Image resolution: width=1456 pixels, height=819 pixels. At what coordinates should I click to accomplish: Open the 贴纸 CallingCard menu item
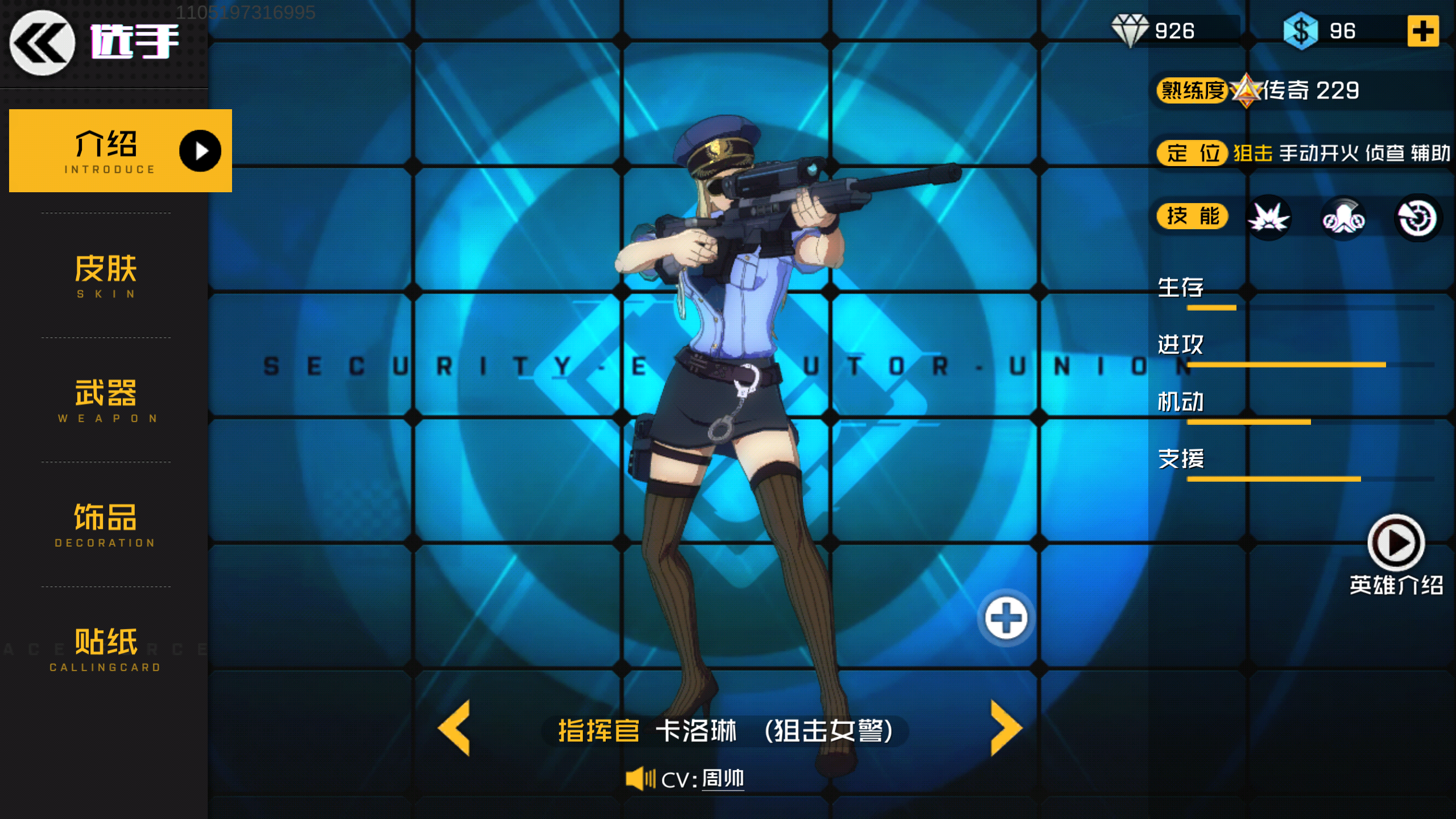(x=105, y=647)
